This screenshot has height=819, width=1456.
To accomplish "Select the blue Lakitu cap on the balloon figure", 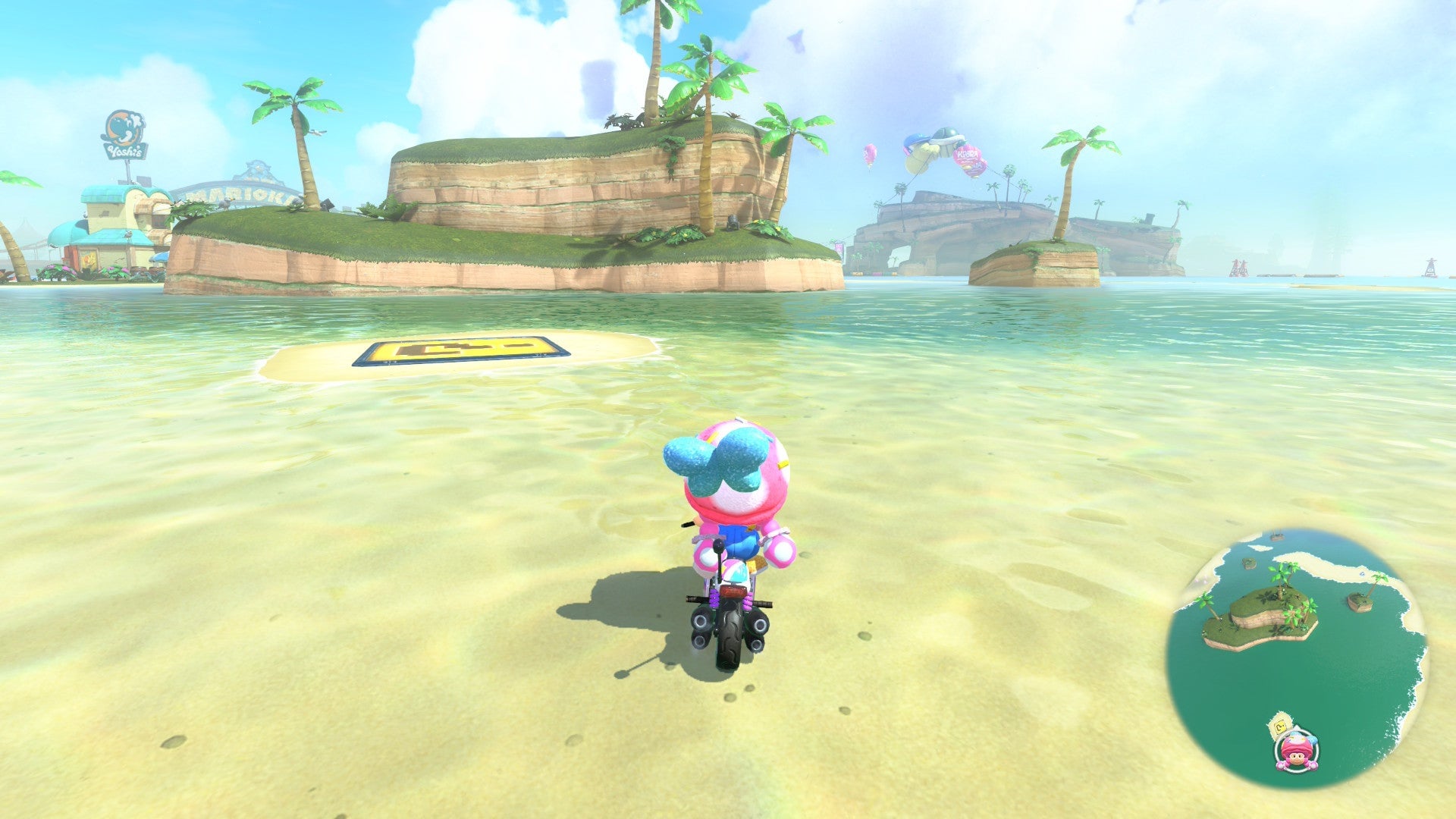I will 917,140.
